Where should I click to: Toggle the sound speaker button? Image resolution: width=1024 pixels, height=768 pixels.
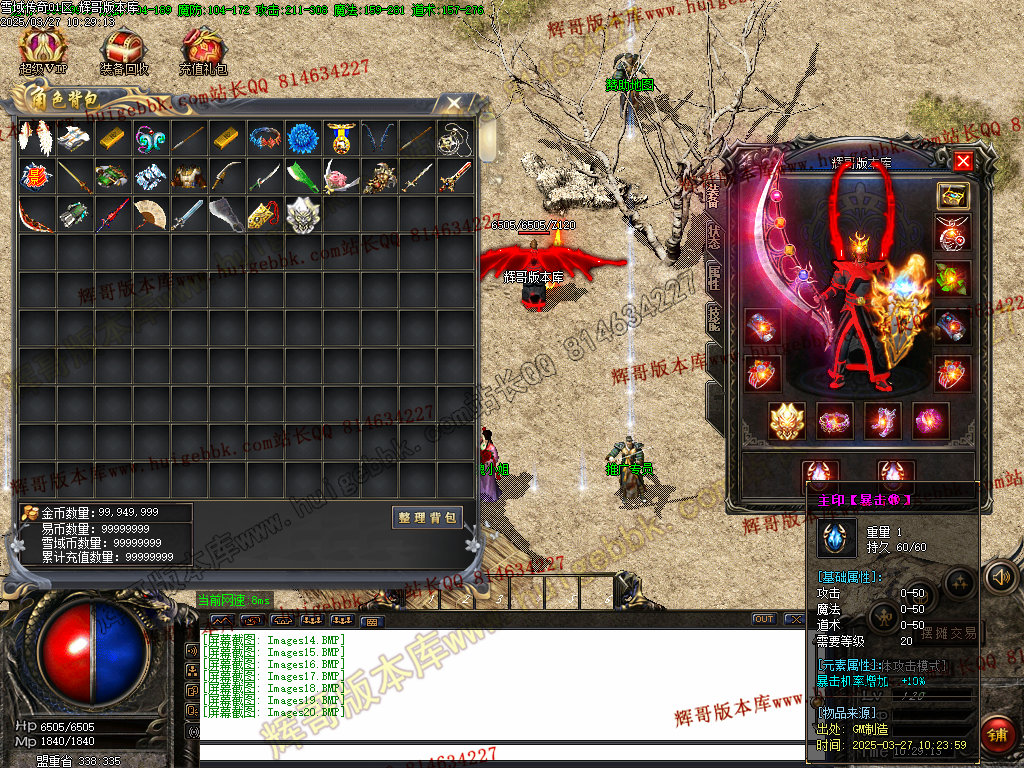pos(999,577)
